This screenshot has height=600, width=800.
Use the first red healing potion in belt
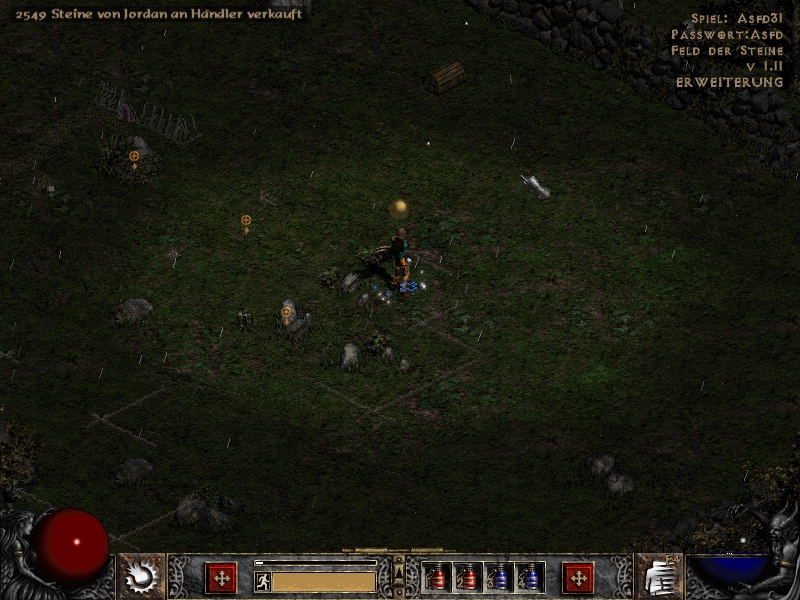coord(437,577)
